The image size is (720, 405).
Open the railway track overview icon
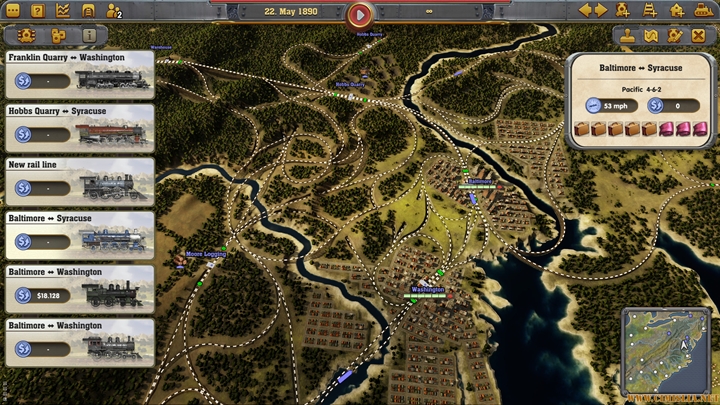[88, 11]
